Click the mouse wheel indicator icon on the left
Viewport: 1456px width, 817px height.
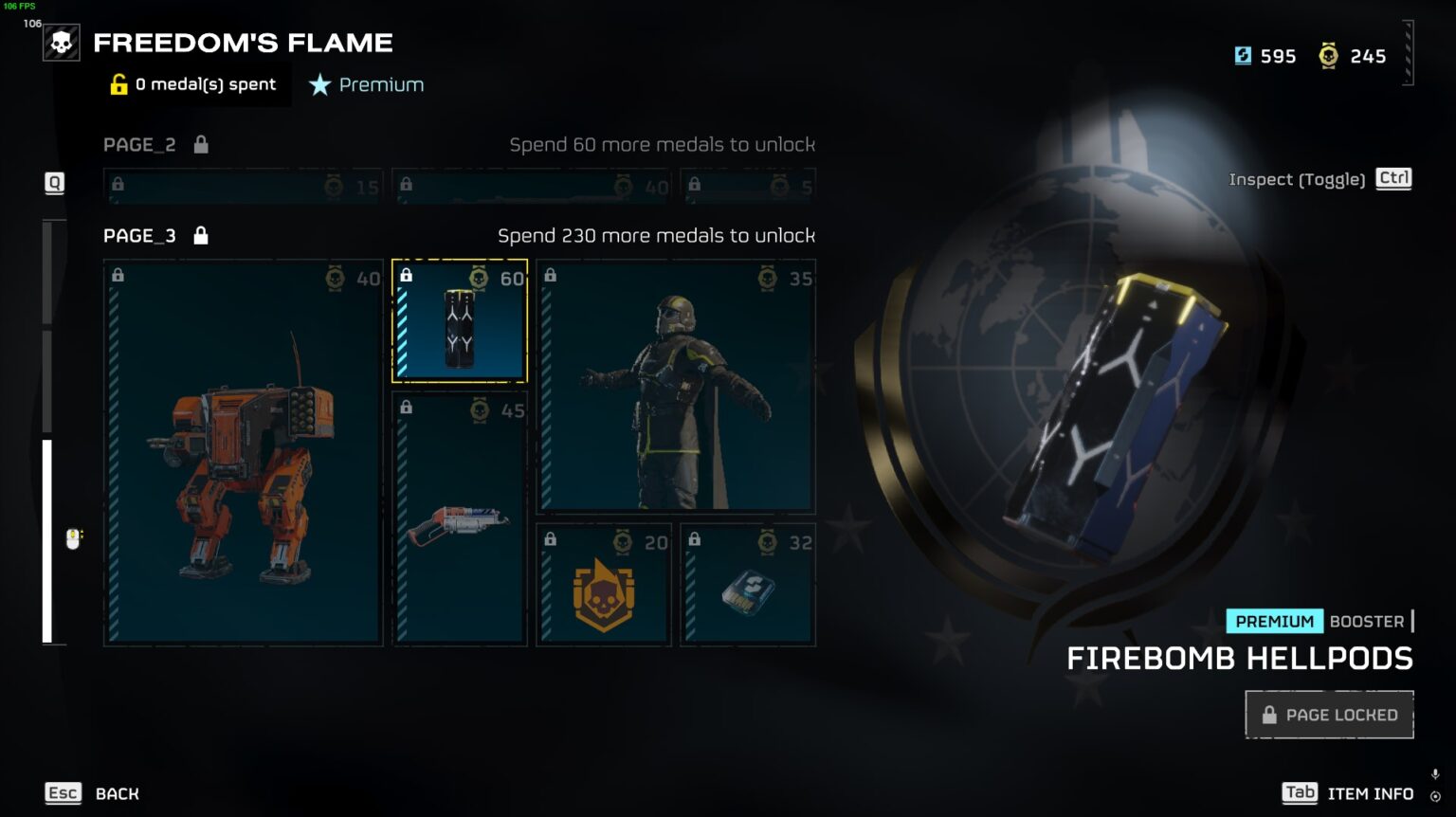[71, 537]
